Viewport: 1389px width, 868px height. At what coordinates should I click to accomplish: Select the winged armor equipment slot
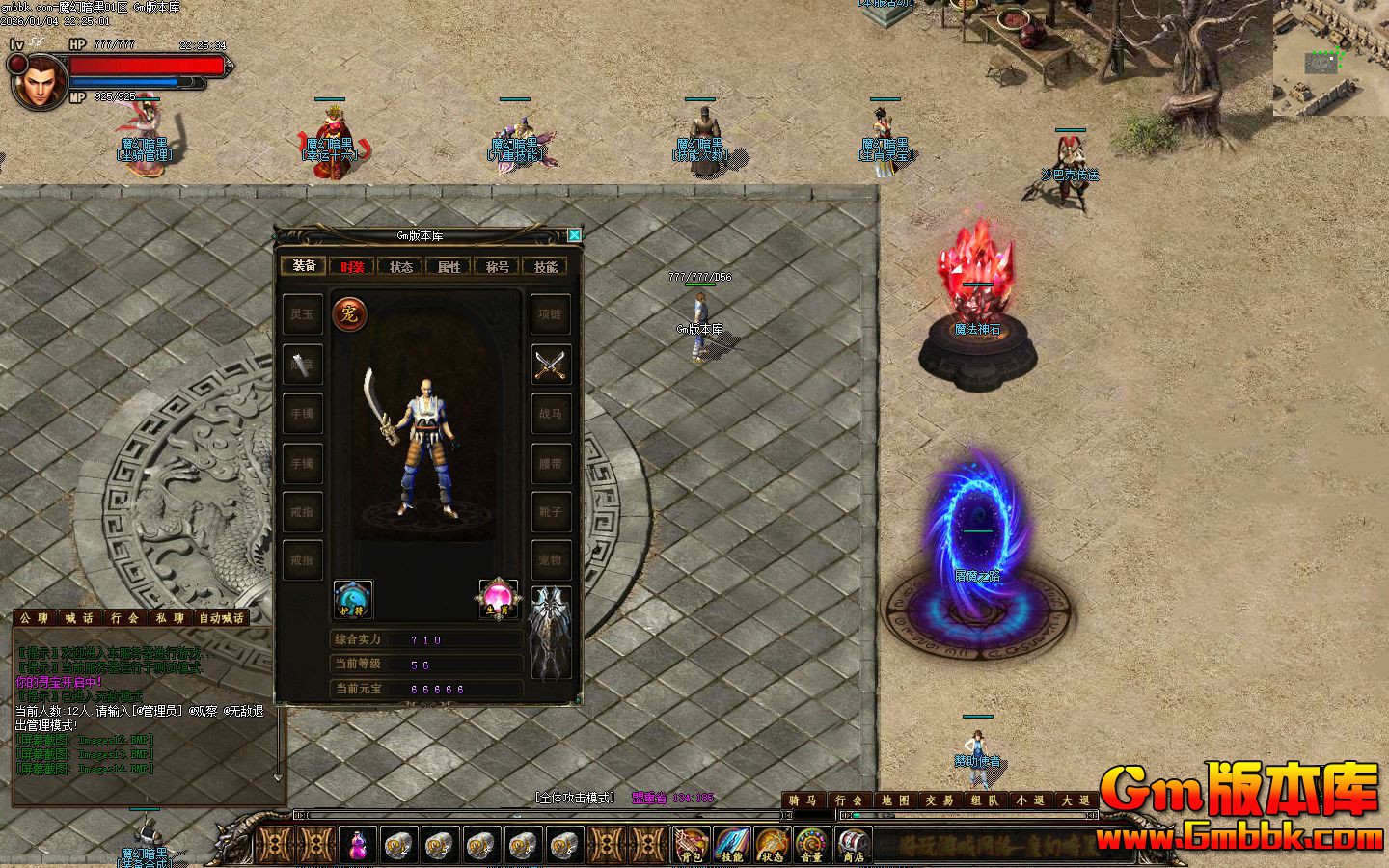coord(551,632)
